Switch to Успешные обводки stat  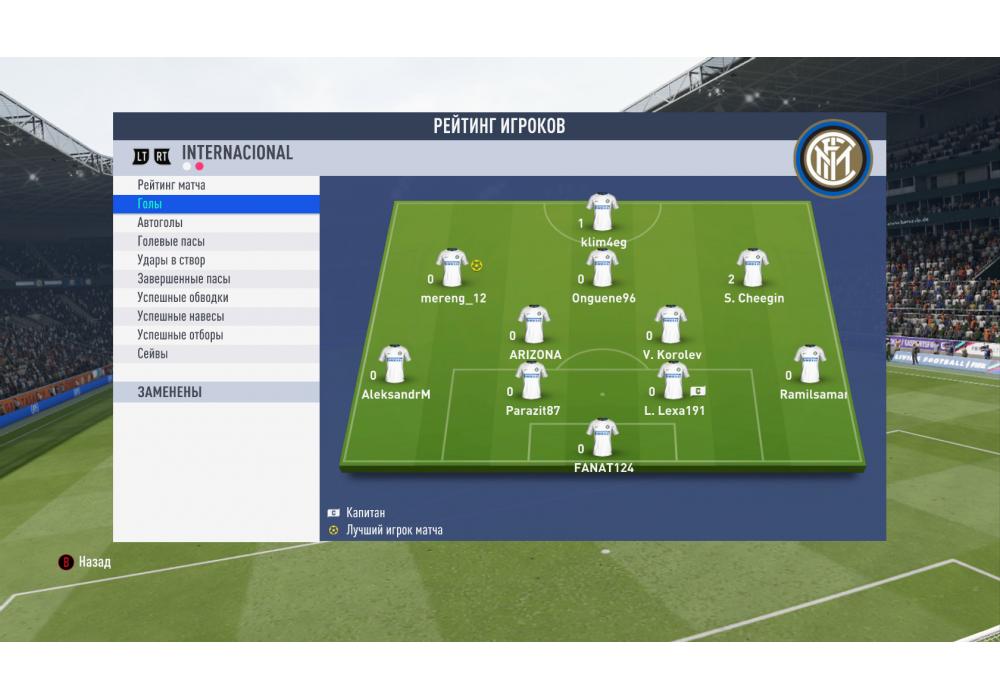tap(216, 298)
